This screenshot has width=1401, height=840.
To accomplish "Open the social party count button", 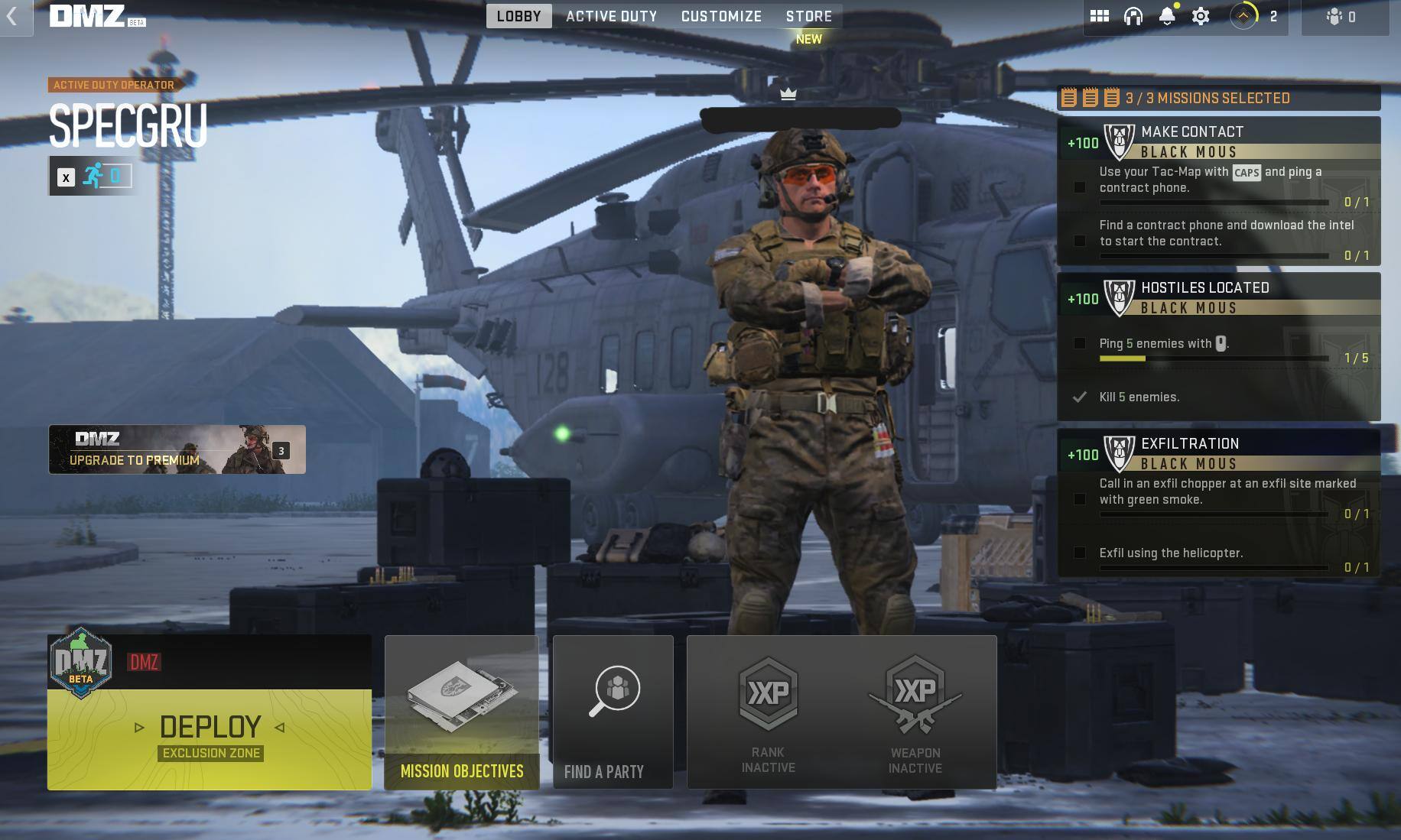I will click(x=1344, y=17).
